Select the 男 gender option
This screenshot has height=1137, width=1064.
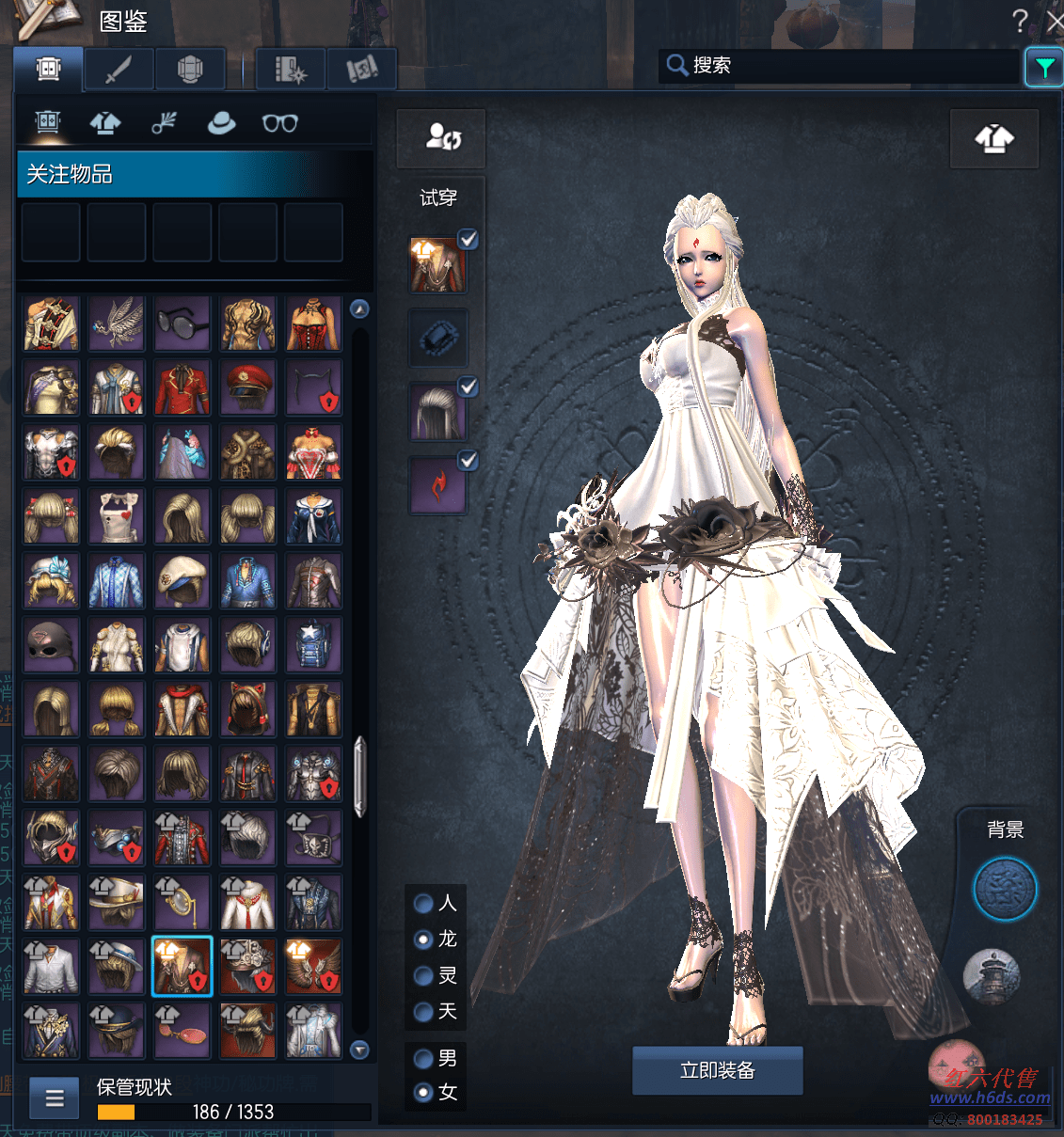click(424, 1059)
